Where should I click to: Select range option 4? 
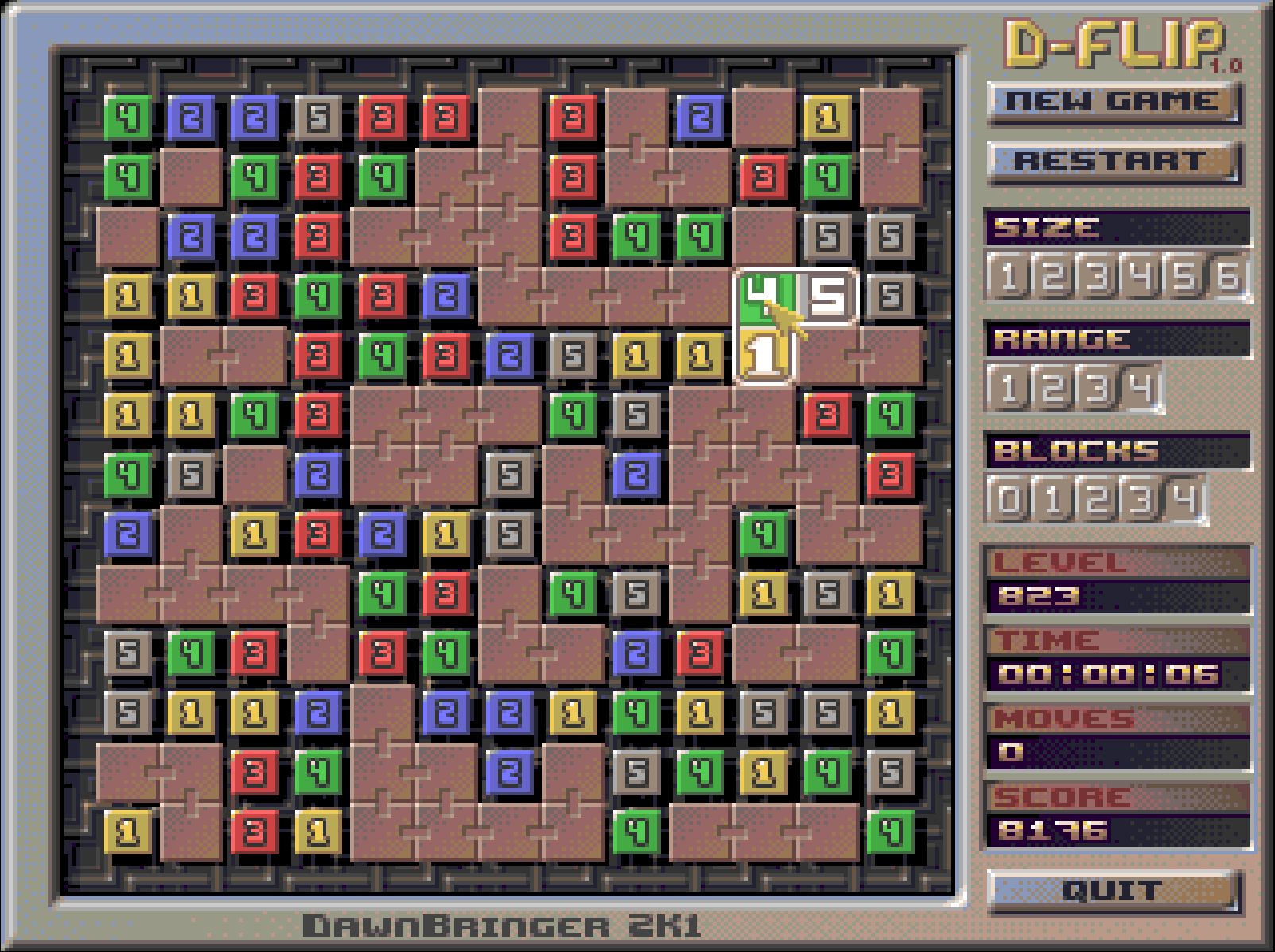pyautogui.click(x=1141, y=389)
